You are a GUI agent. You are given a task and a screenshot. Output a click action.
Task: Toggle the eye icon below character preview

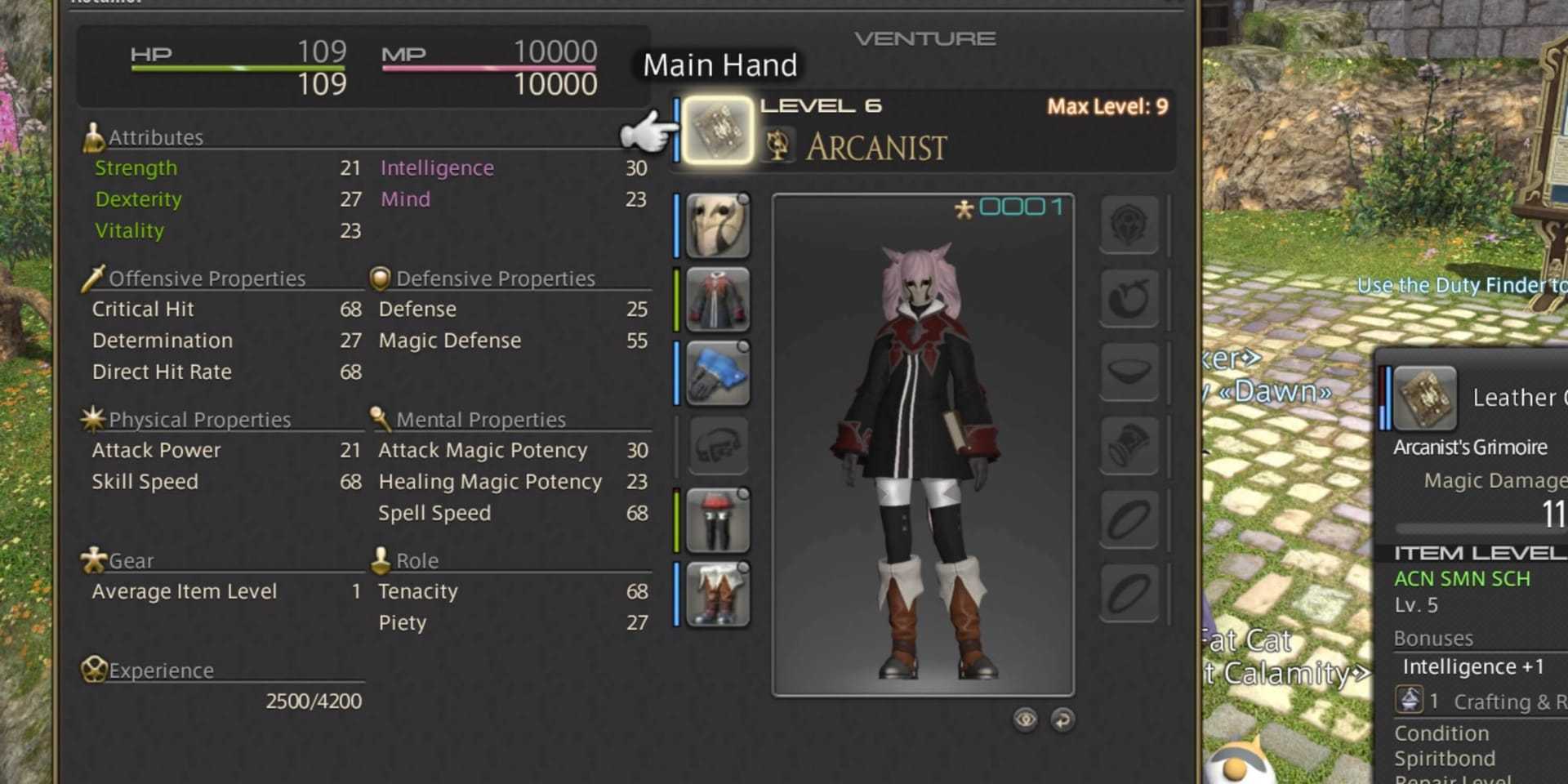point(1025,719)
